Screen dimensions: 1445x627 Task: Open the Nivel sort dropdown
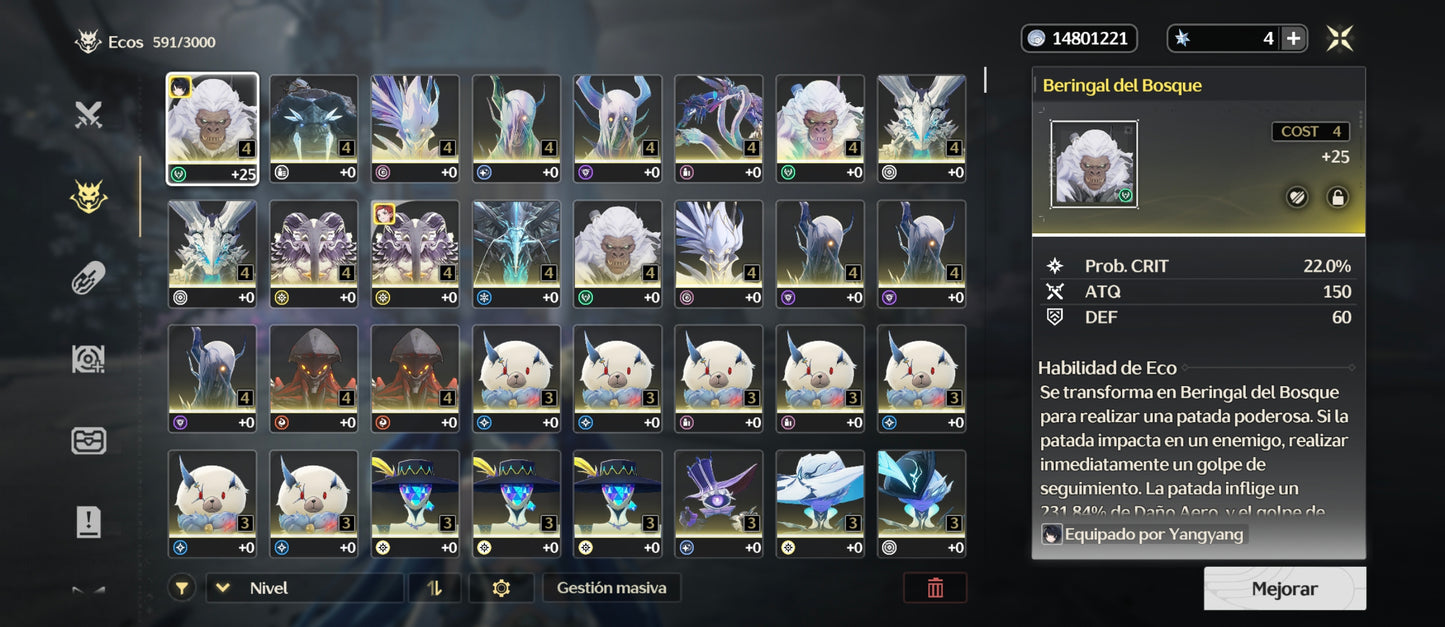point(304,588)
